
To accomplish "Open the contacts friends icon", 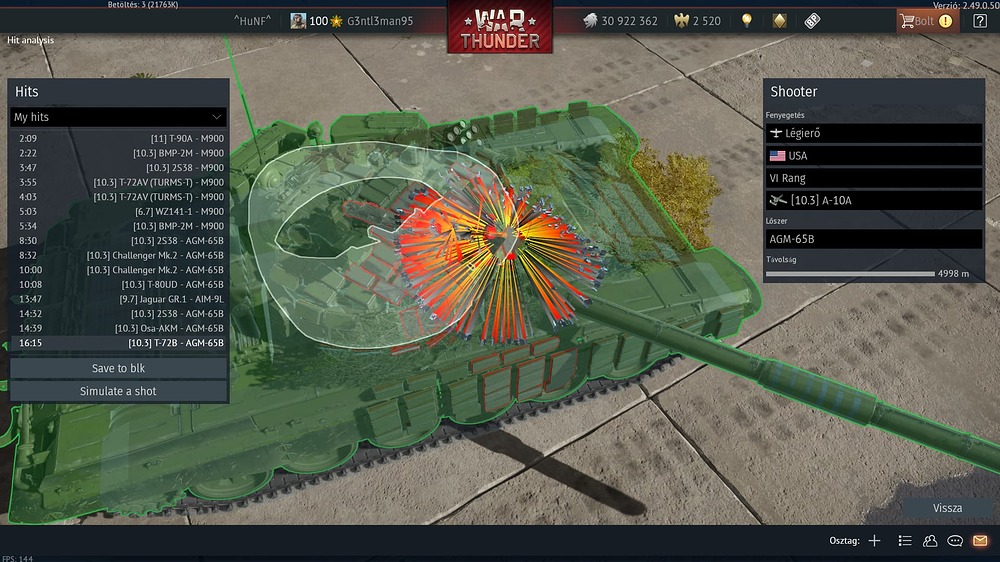I will click(930, 541).
